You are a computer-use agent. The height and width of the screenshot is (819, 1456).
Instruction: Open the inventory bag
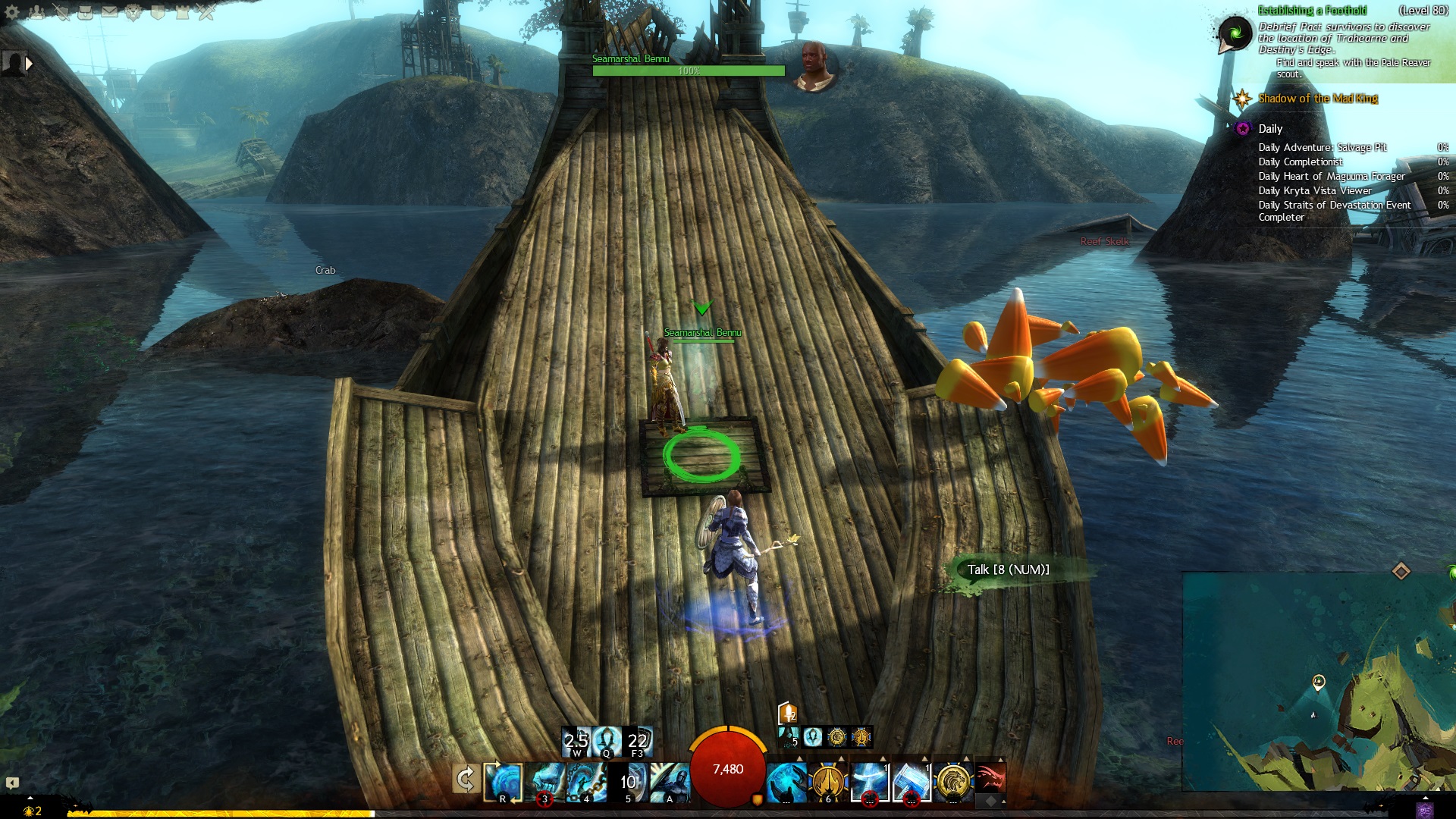coord(86,12)
